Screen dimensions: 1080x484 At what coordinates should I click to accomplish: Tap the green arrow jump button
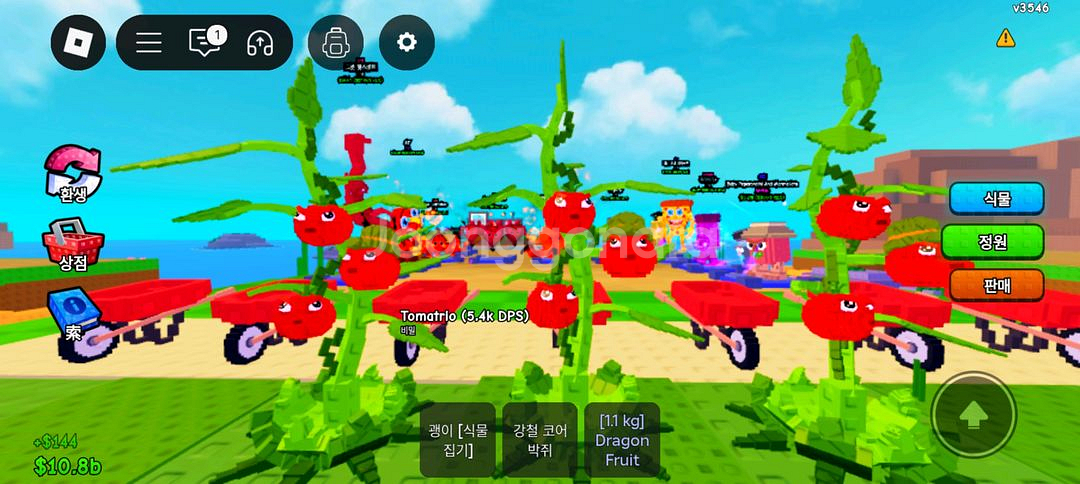[x=974, y=415]
